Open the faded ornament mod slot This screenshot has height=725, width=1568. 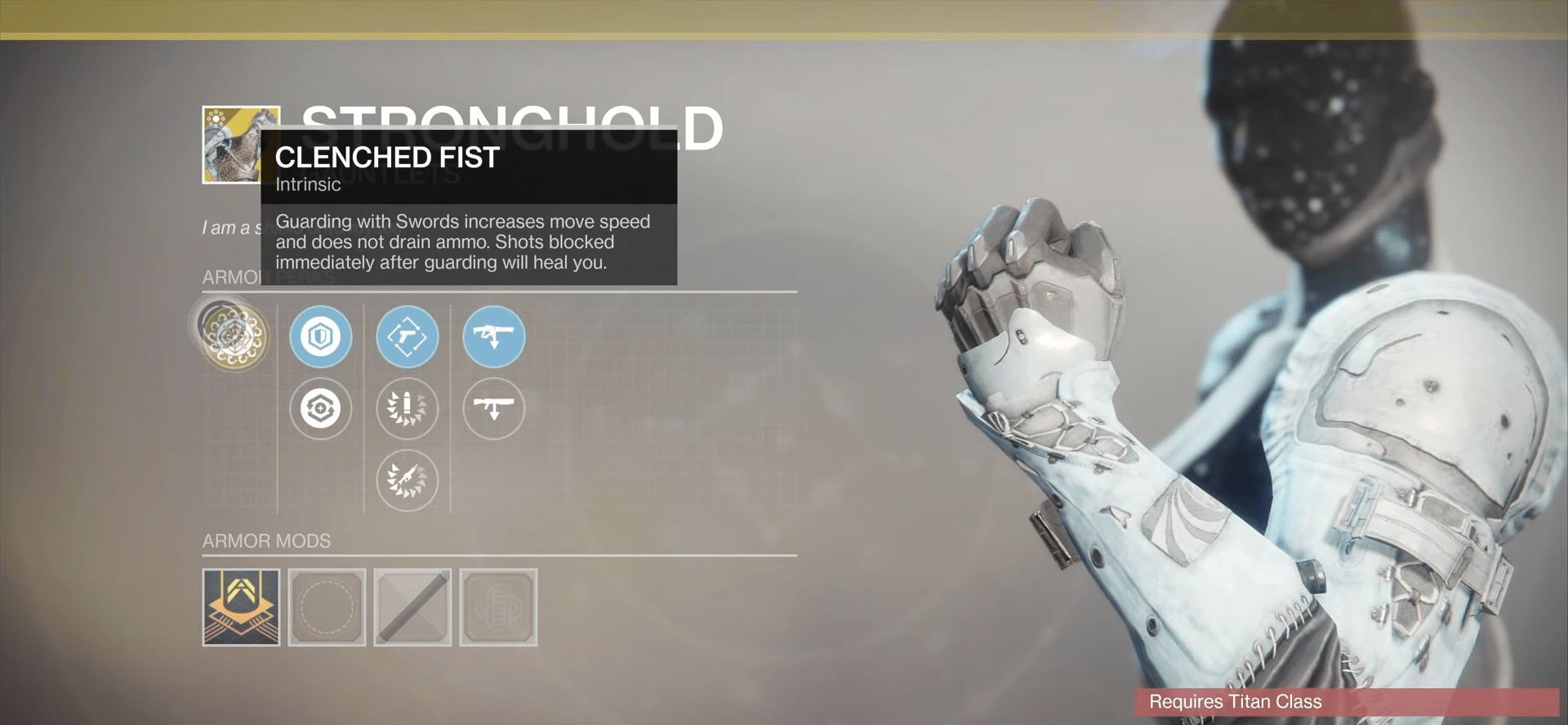[498, 607]
